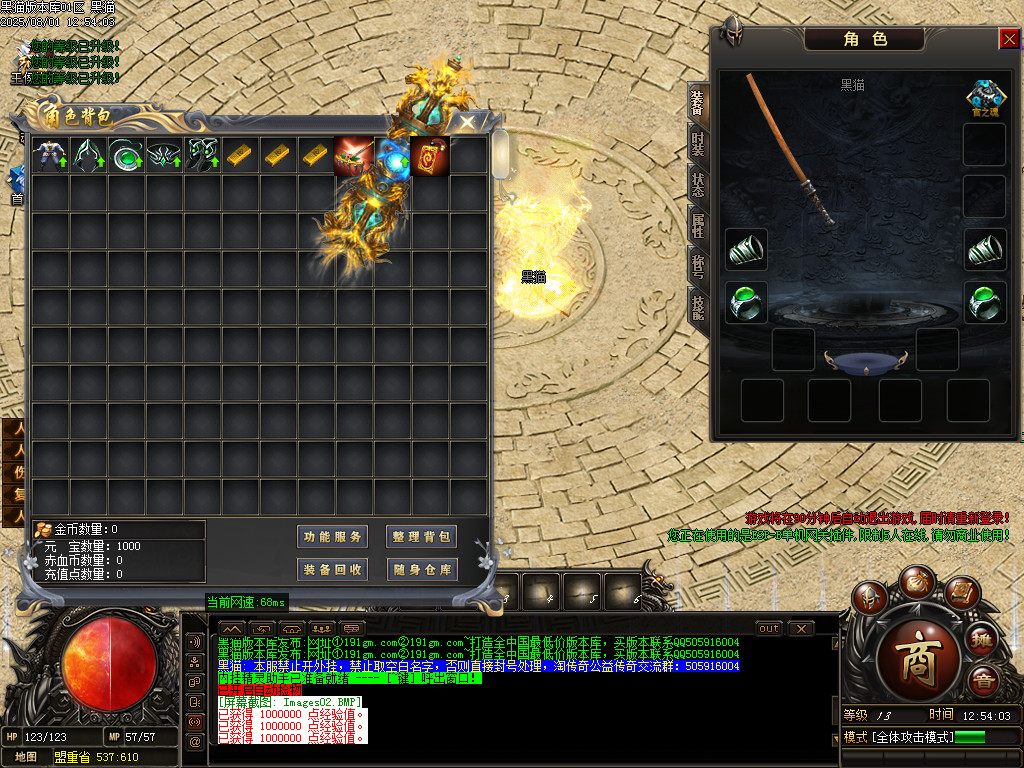Screen dimensions: 1024x768
Task: Open the 状态 status tab
Action: coord(698,183)
